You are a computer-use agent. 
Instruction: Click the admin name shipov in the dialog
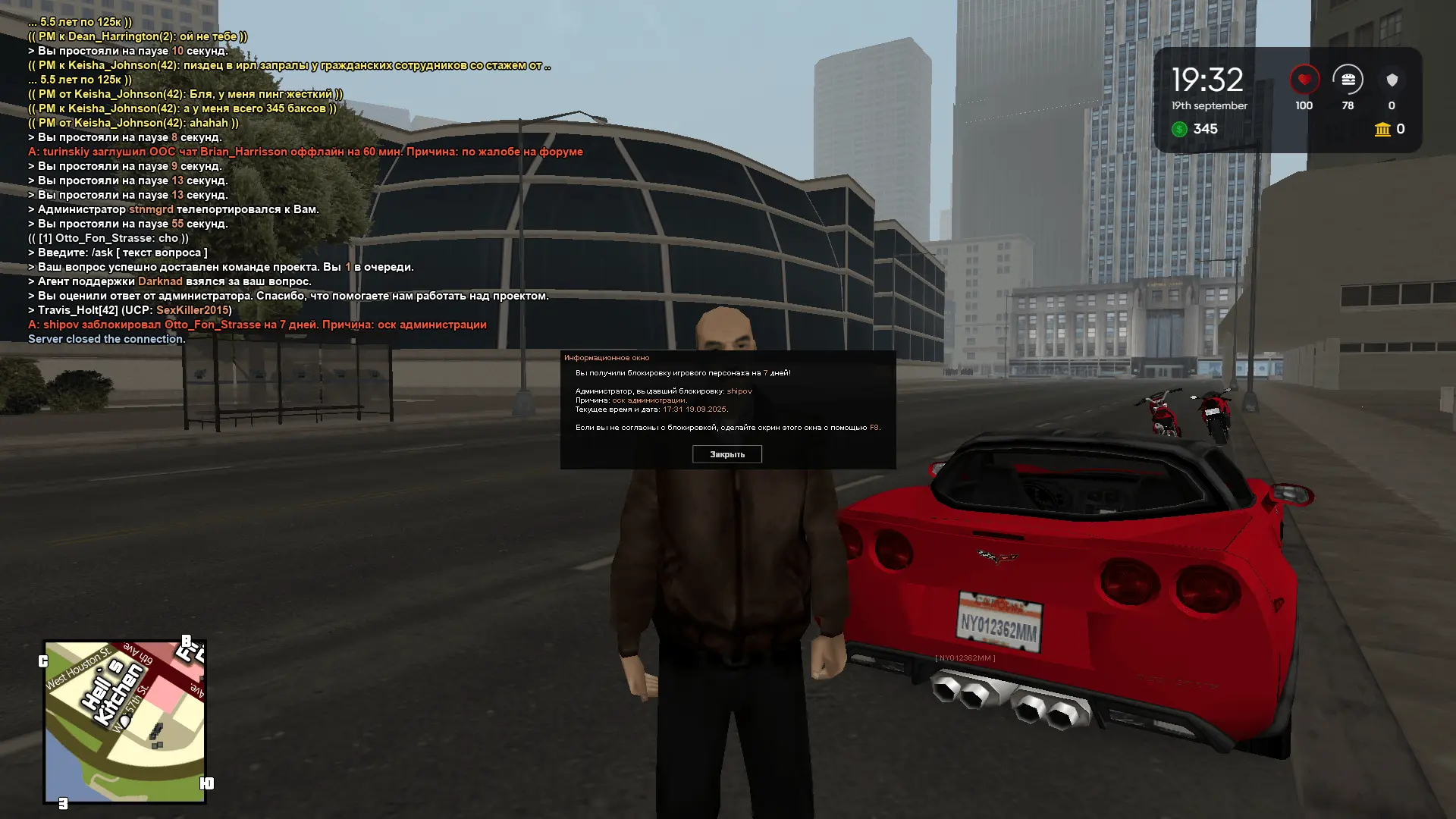click(739, 391)
